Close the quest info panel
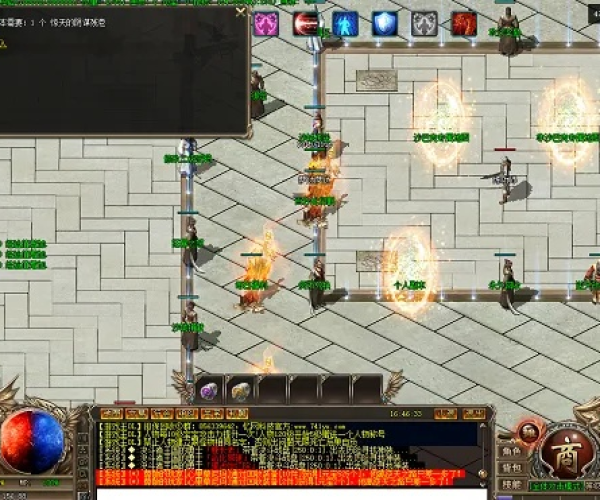600x500 pixels. click(238, 13)
